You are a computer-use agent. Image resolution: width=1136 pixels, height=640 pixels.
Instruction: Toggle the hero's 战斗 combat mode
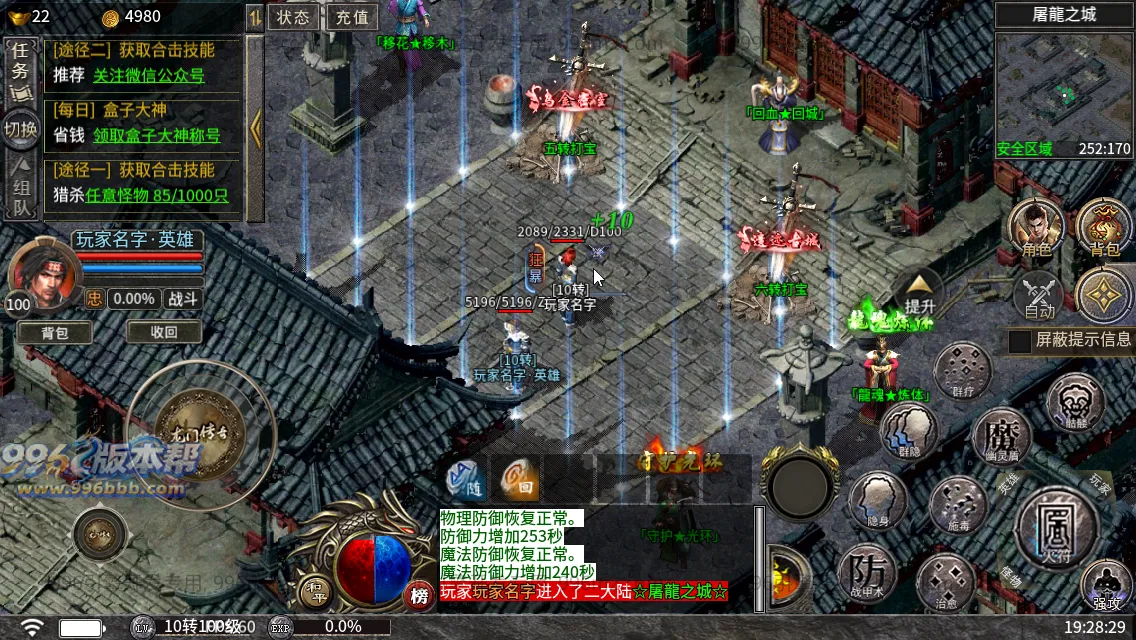182,299
